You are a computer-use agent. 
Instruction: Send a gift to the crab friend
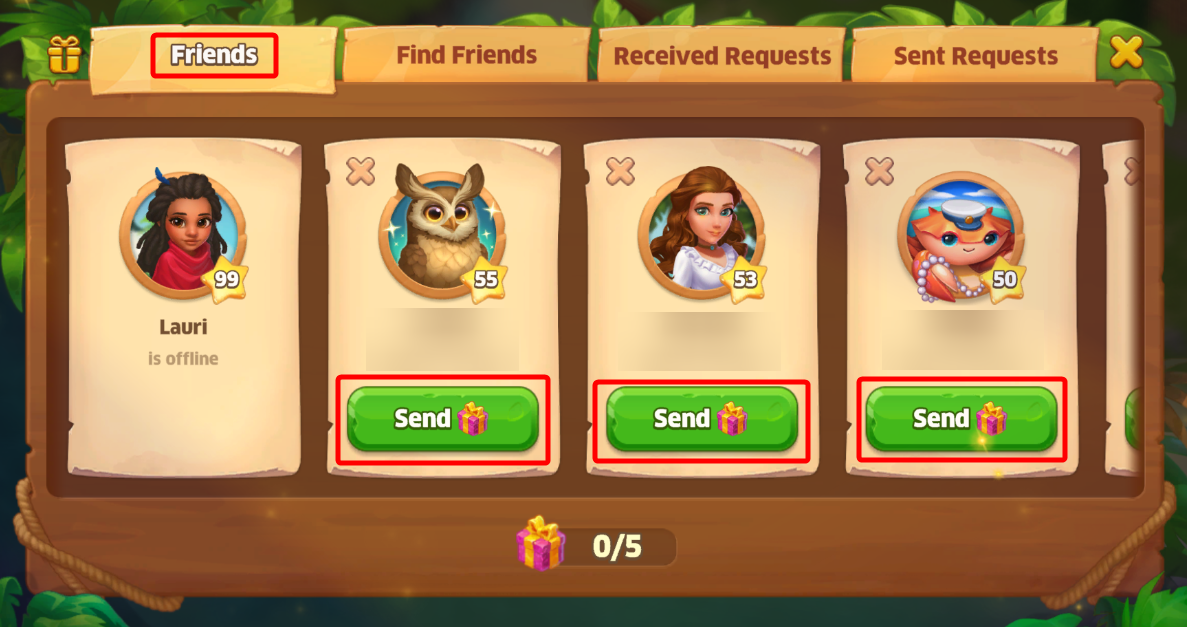(961, 418)
